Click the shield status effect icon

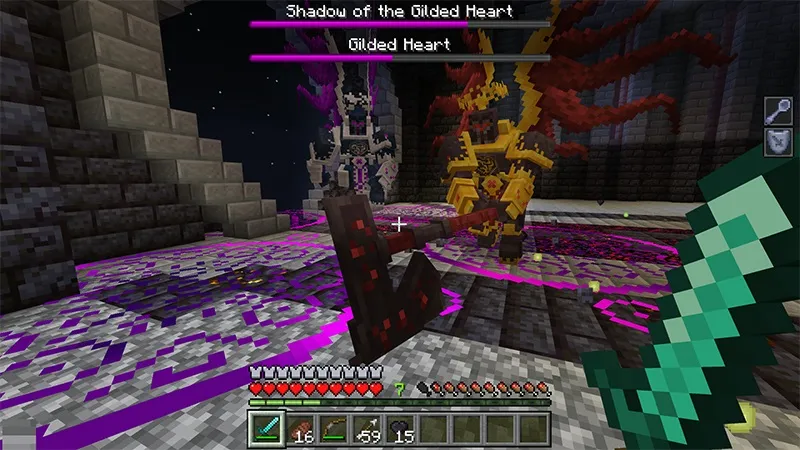pyautogui.click(x=779, y=142)
